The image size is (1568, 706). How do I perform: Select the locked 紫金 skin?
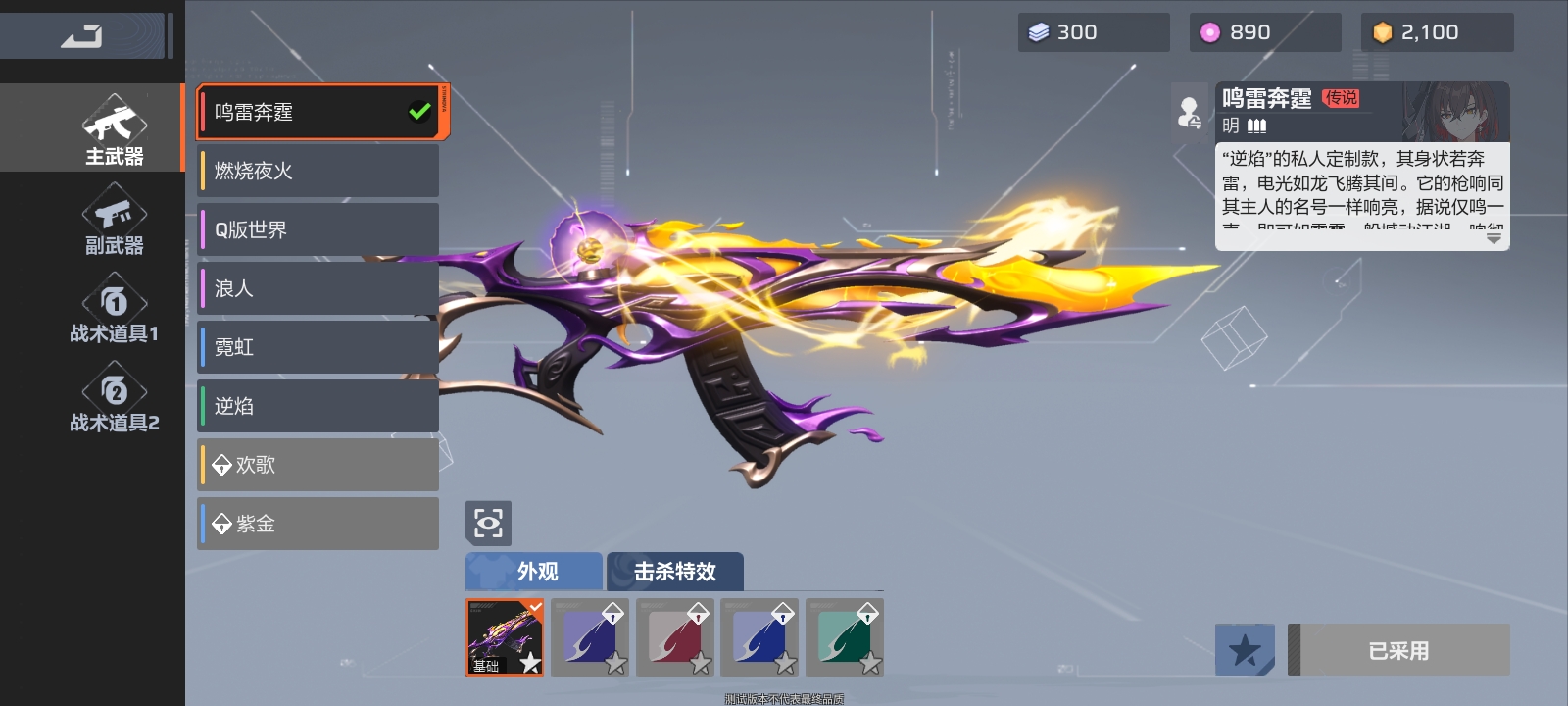(x=319, y=524)
